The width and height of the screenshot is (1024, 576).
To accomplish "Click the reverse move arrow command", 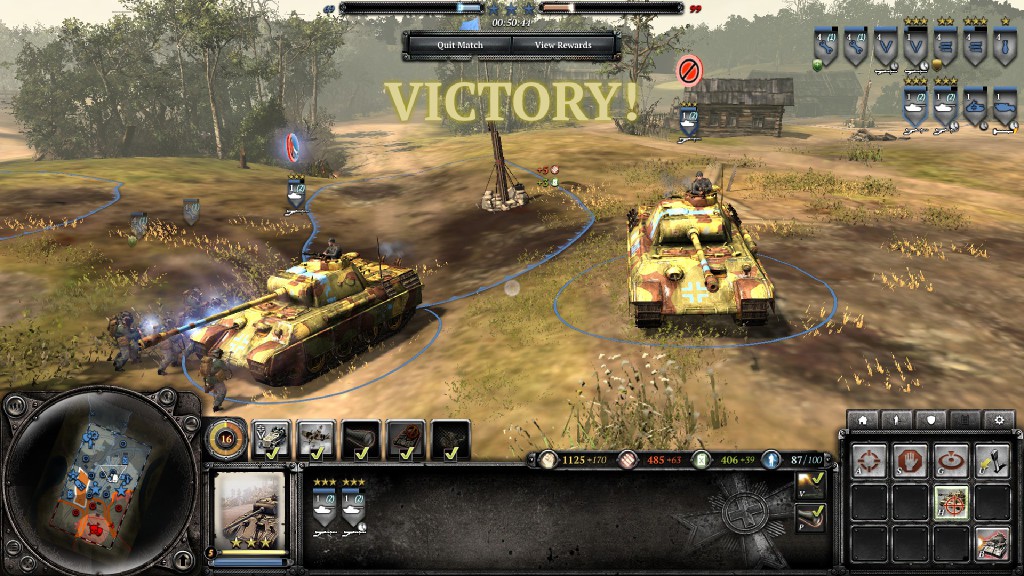I will 992,459.
